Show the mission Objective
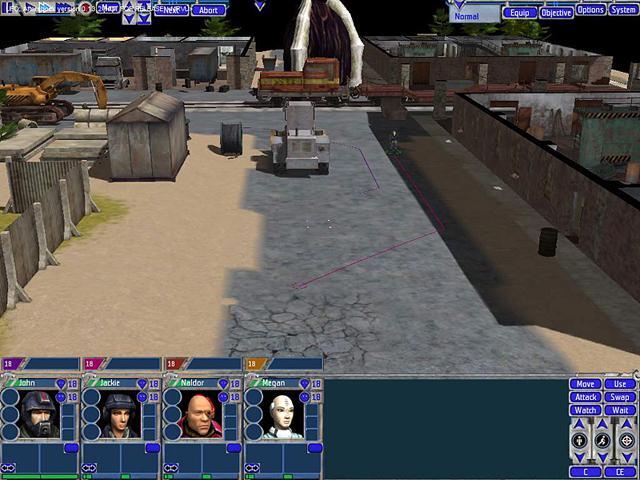Viewport: 640px width, 480px height. pyautogui.click(x=556, y=13)
